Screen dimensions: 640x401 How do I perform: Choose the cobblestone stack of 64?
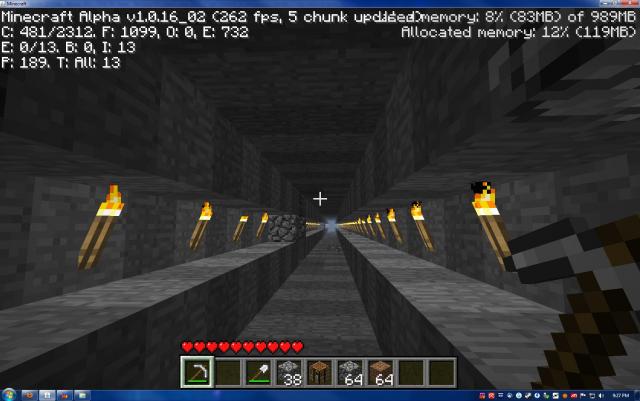coord(351,372)
